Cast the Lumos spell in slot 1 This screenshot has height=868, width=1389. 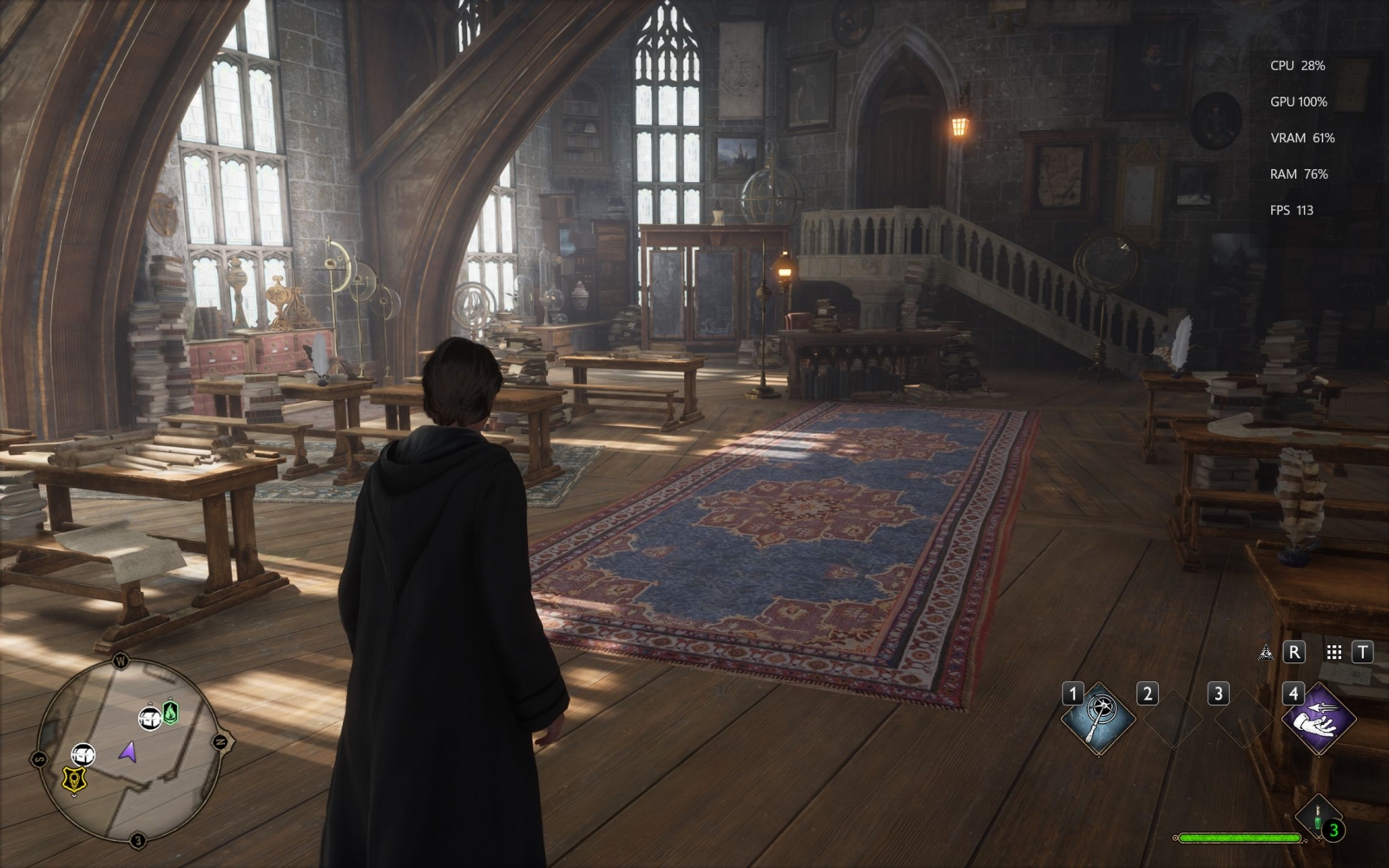[1101, 717]
